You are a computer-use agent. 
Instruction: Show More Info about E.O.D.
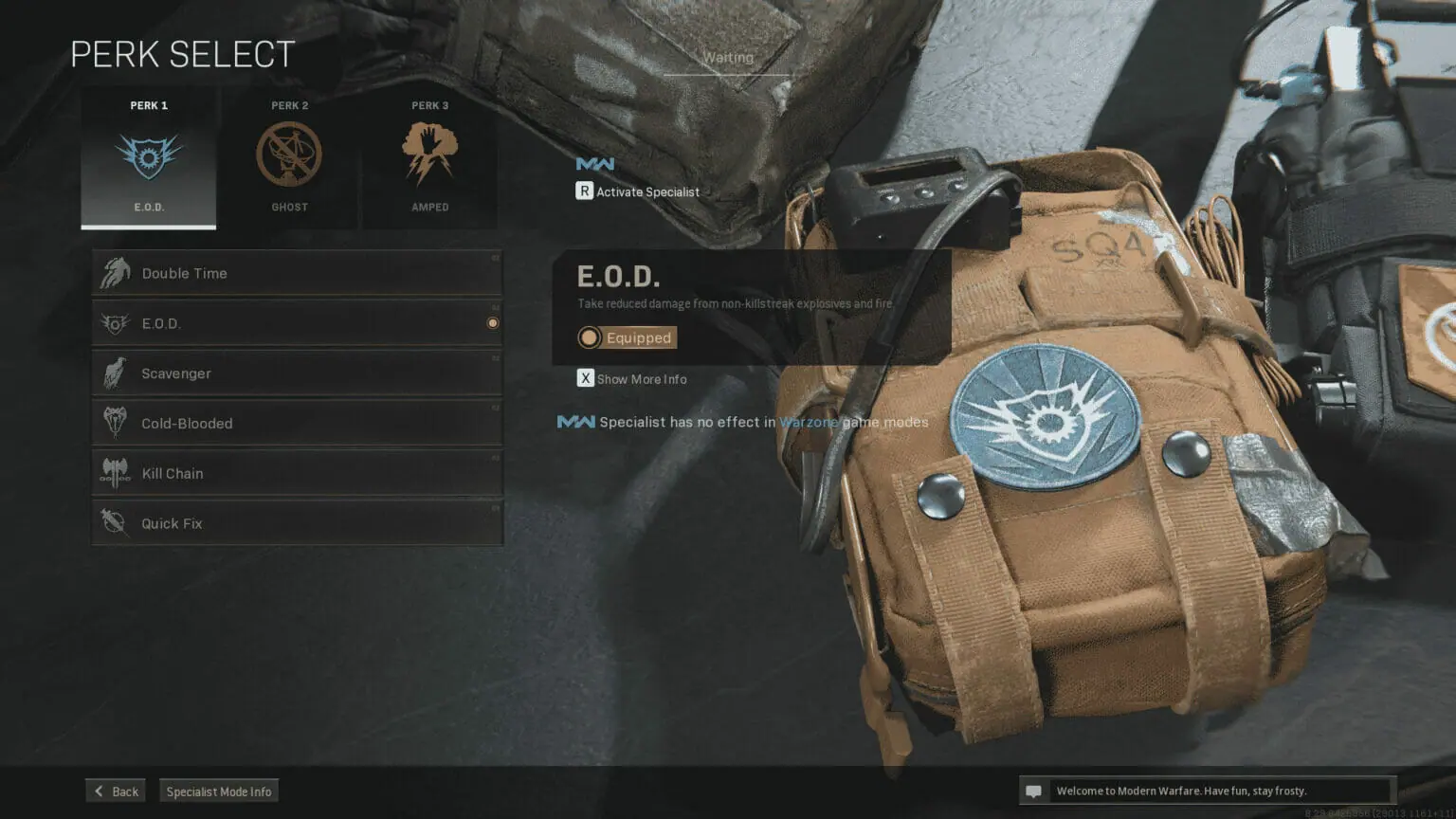tap(632, 379)
